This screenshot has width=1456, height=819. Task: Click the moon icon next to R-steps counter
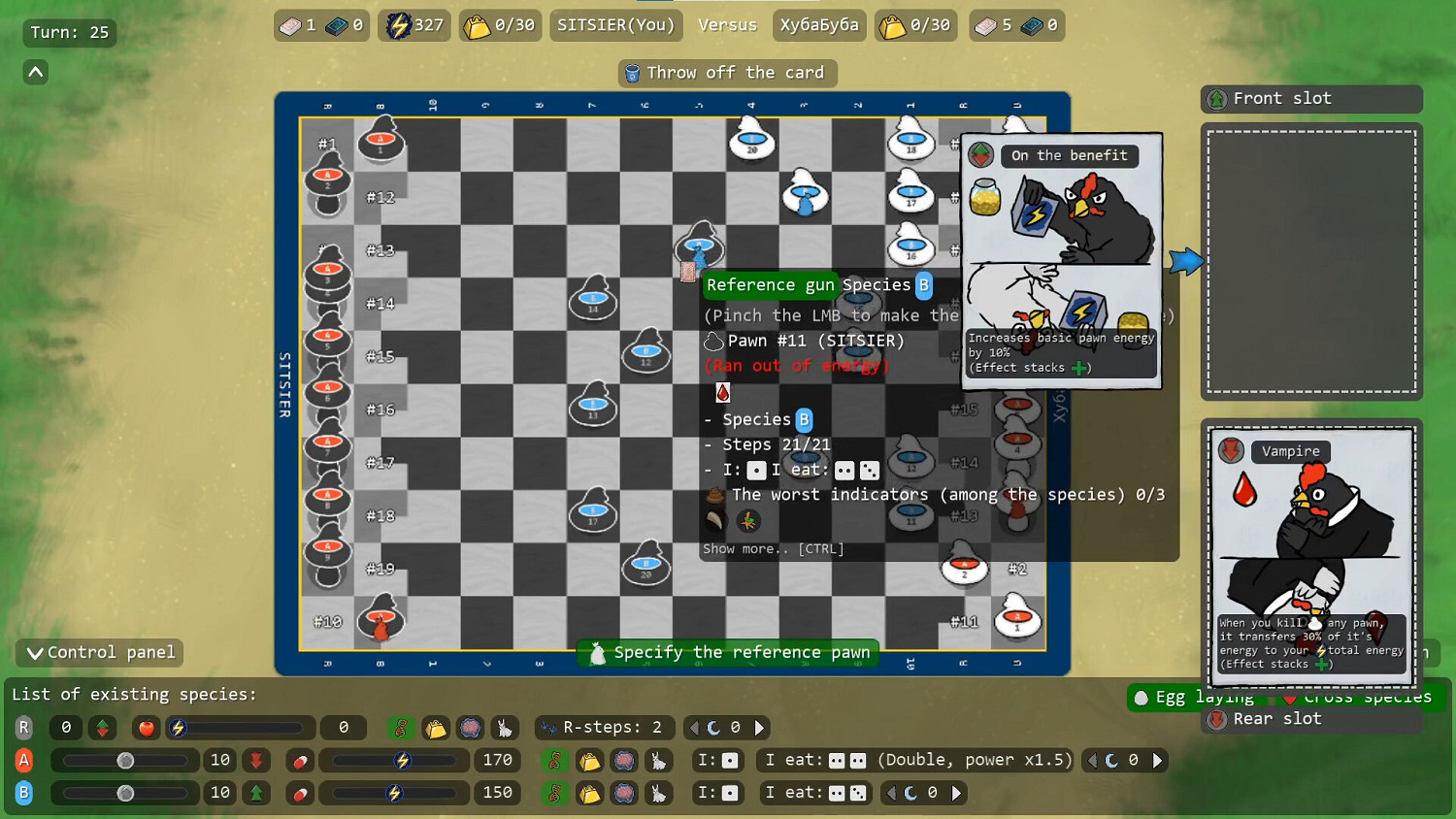(714, 727)
